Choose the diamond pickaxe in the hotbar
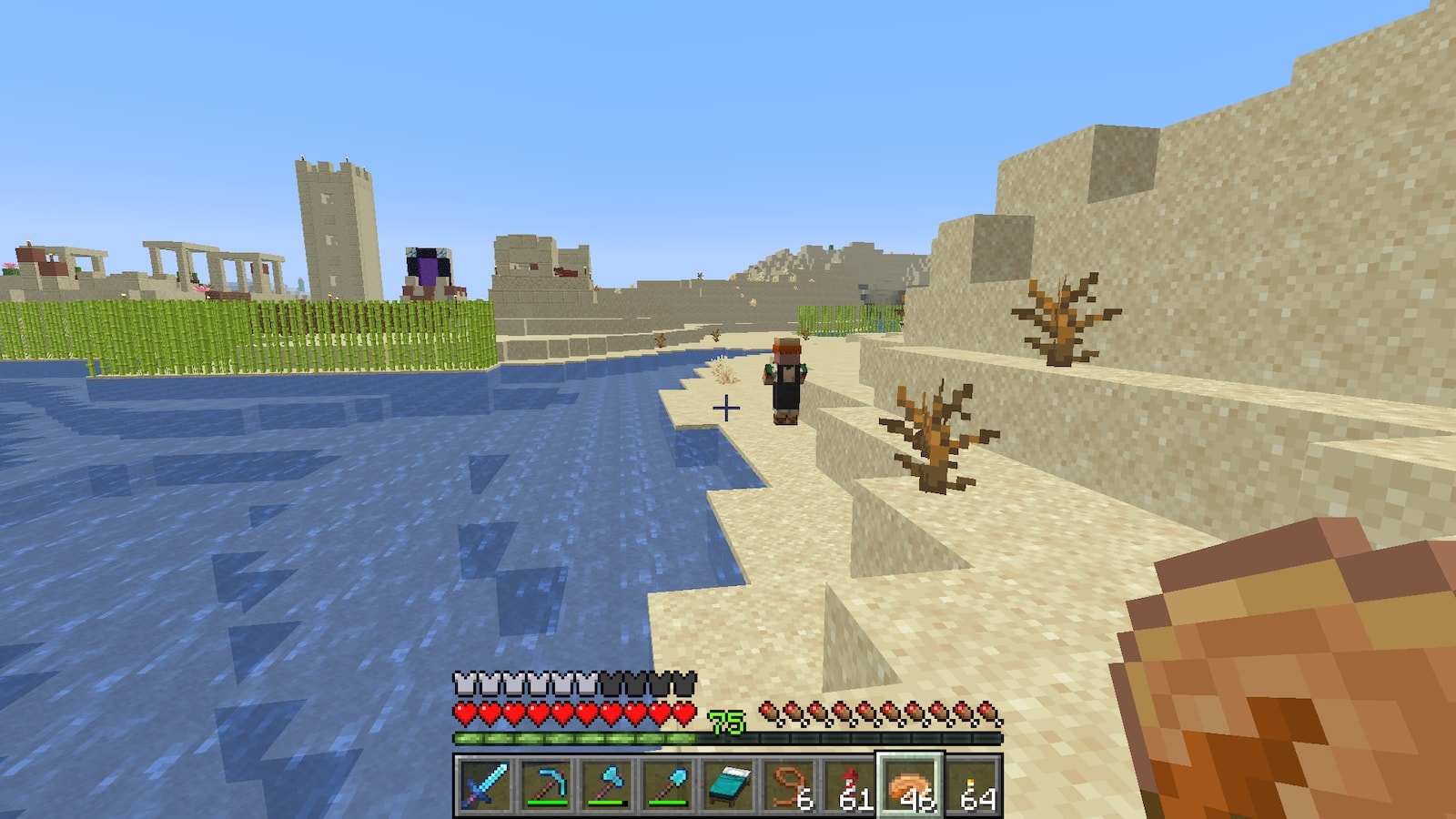Screen dimensions: 1456x819 [x=545, y=784]
